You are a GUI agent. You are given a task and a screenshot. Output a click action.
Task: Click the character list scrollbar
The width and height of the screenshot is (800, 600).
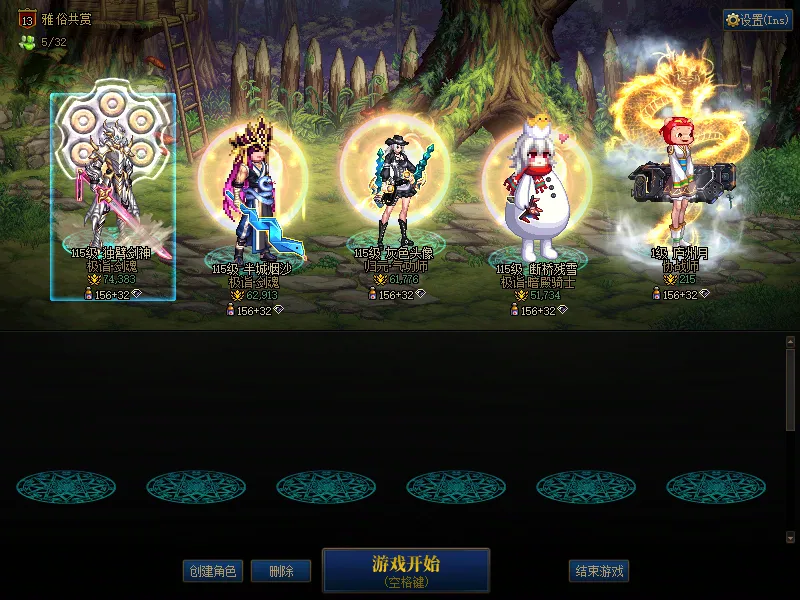[x=790, y=440]
